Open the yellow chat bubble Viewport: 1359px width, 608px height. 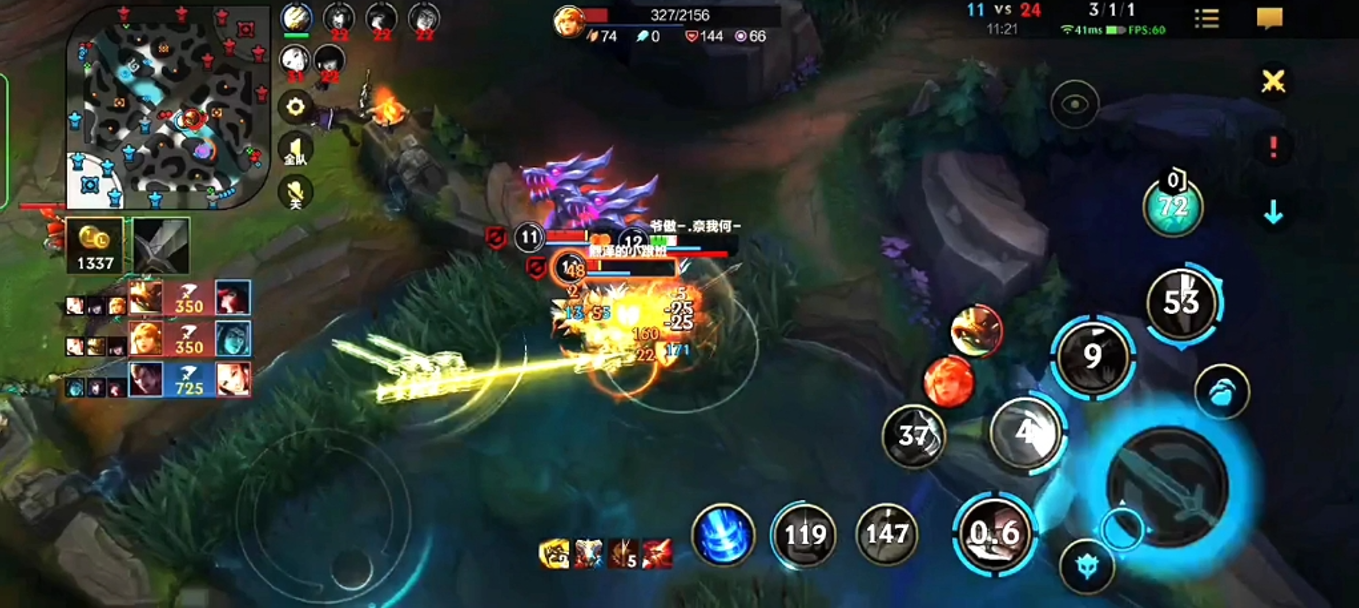[x=1269, y=18]
